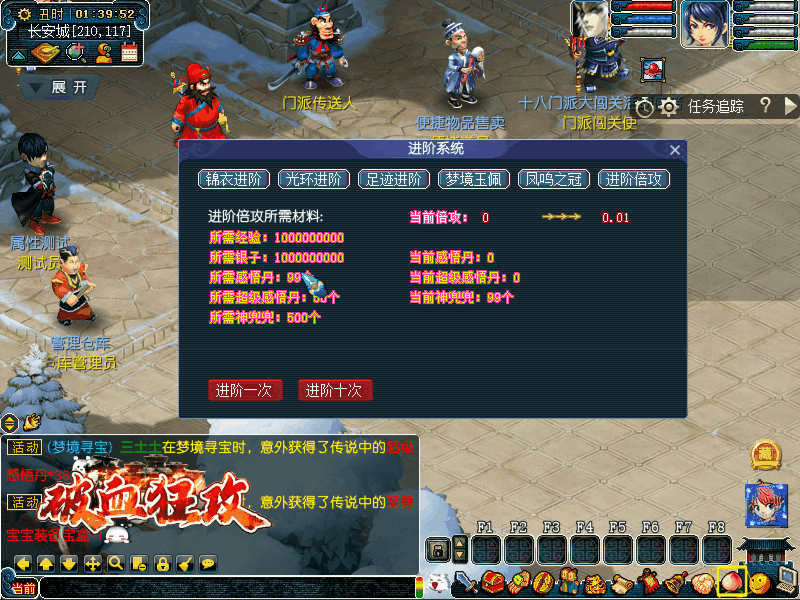Expand the 展开 dropdown panel
800x600 pixels.
[60, 88]
